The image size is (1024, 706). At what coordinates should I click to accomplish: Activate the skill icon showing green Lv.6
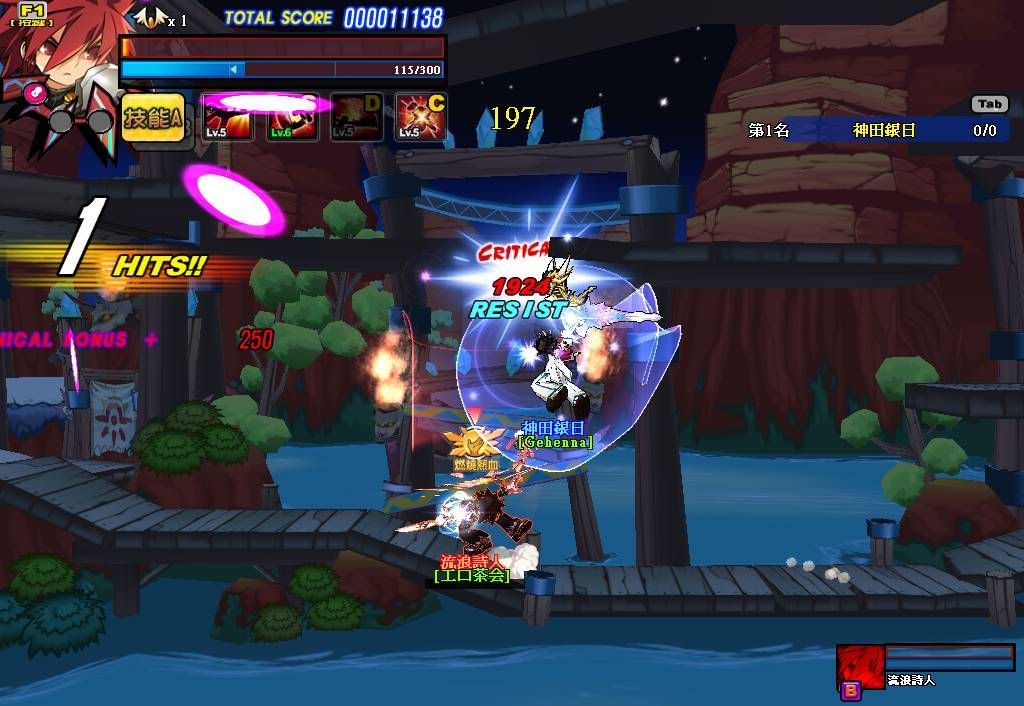pyautogui.click(x=293, y=118)
